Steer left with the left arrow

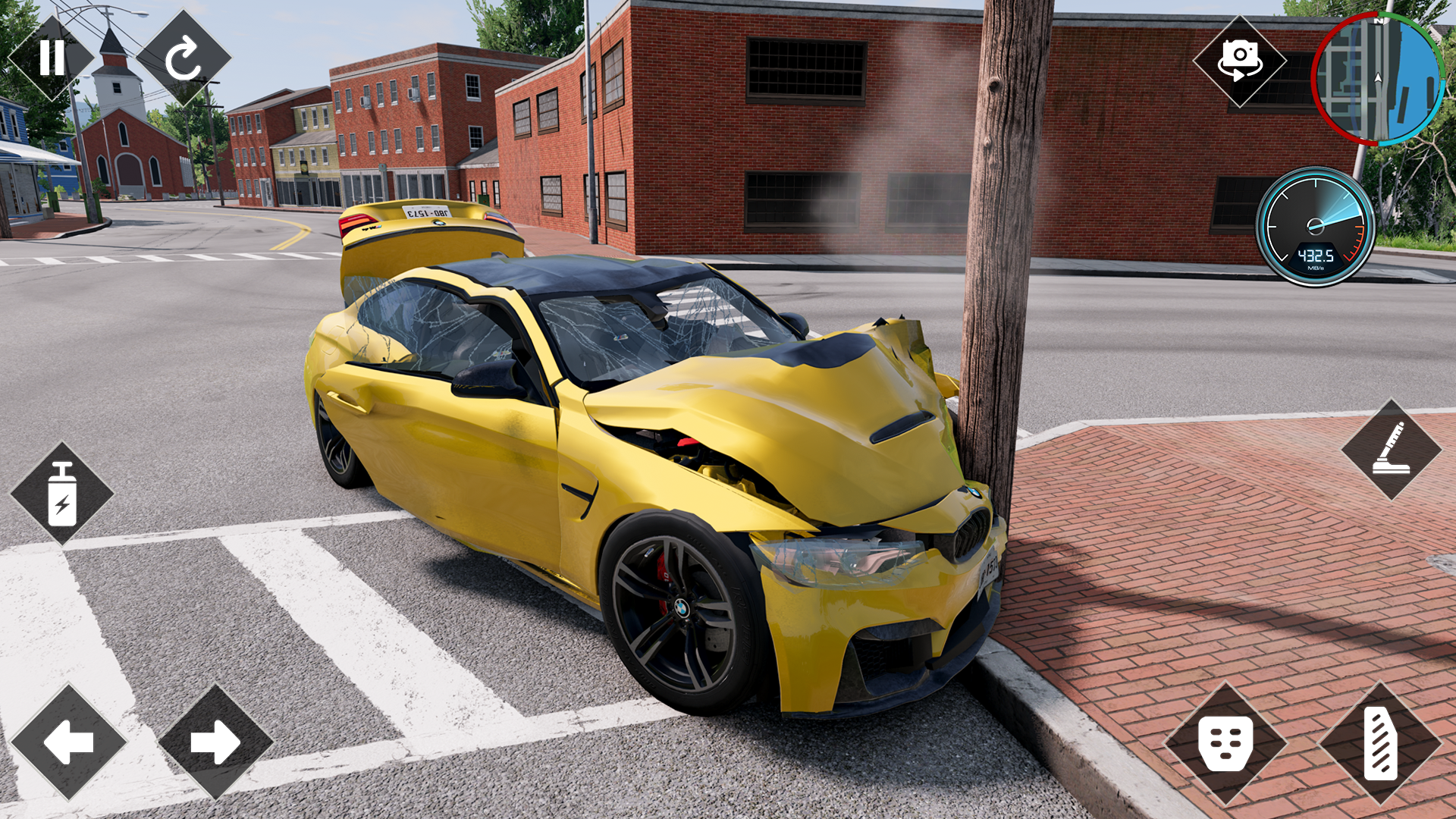[68, 742]
